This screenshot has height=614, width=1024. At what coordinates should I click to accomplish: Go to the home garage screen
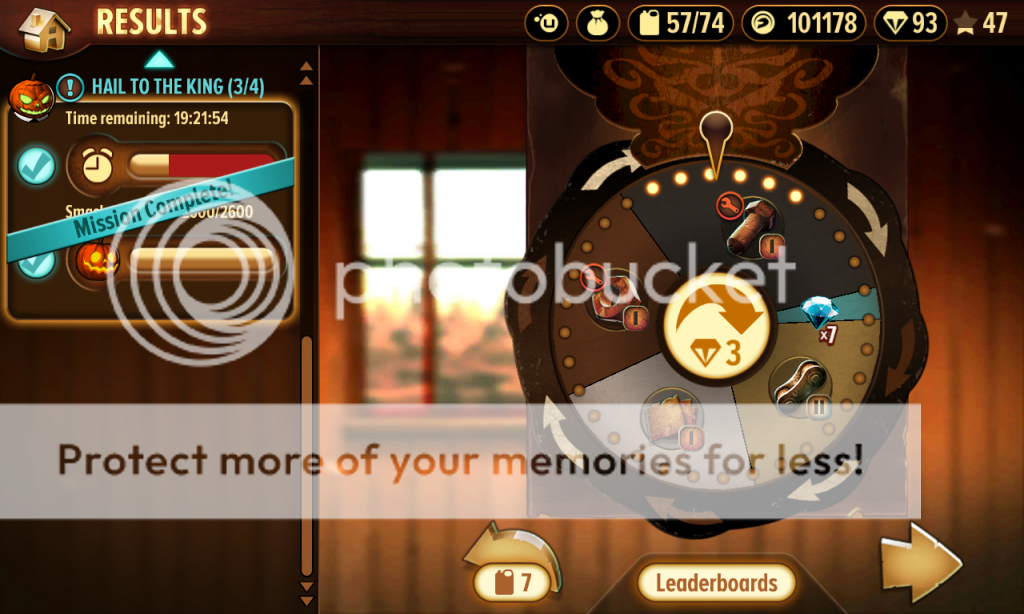tap(44, 28)
